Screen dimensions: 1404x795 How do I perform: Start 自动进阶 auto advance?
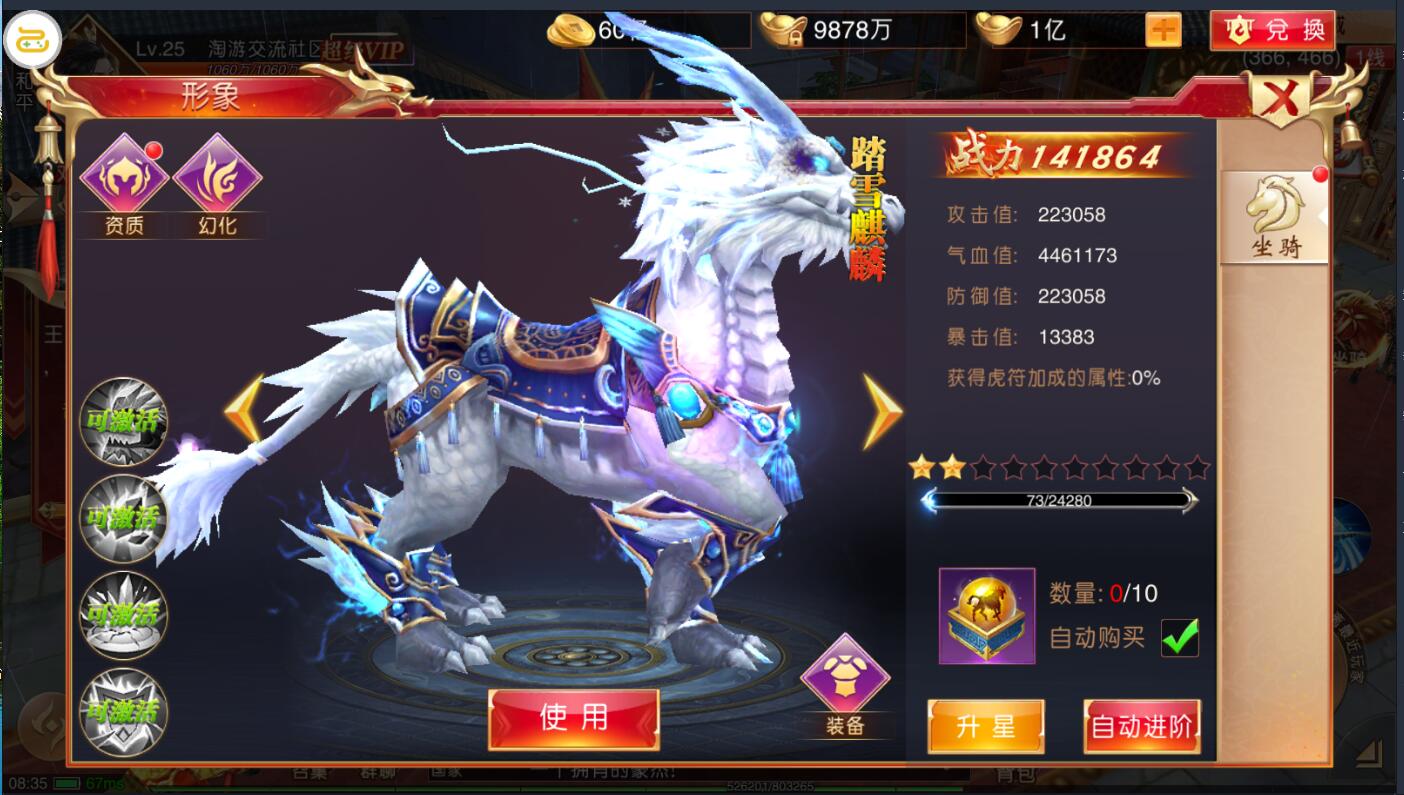[1141, 726]
